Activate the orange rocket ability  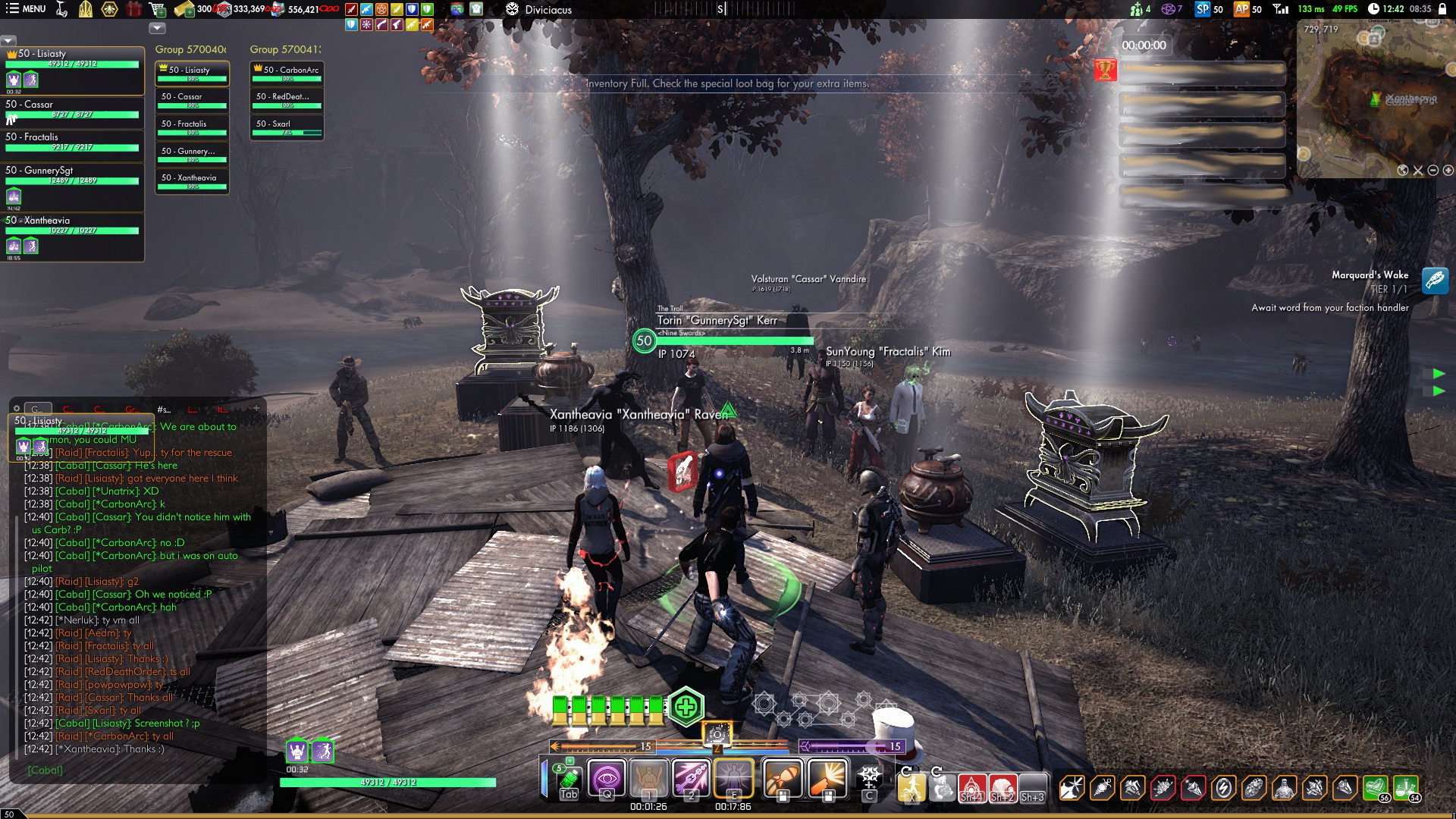(x=783, y=778)
